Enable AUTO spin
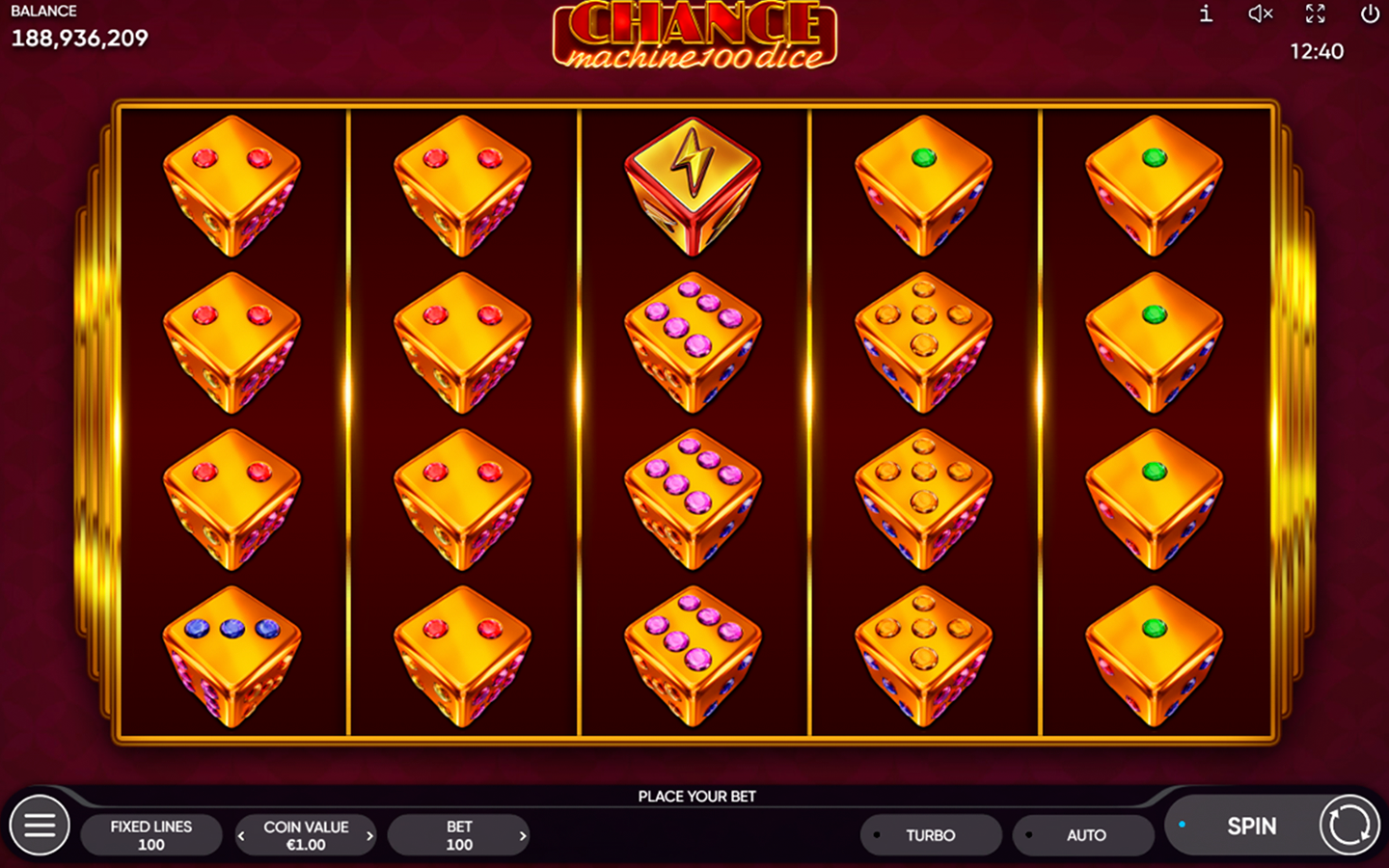Image resolution: width=1389 pixels, height=868 pixels. point(1084,835)
